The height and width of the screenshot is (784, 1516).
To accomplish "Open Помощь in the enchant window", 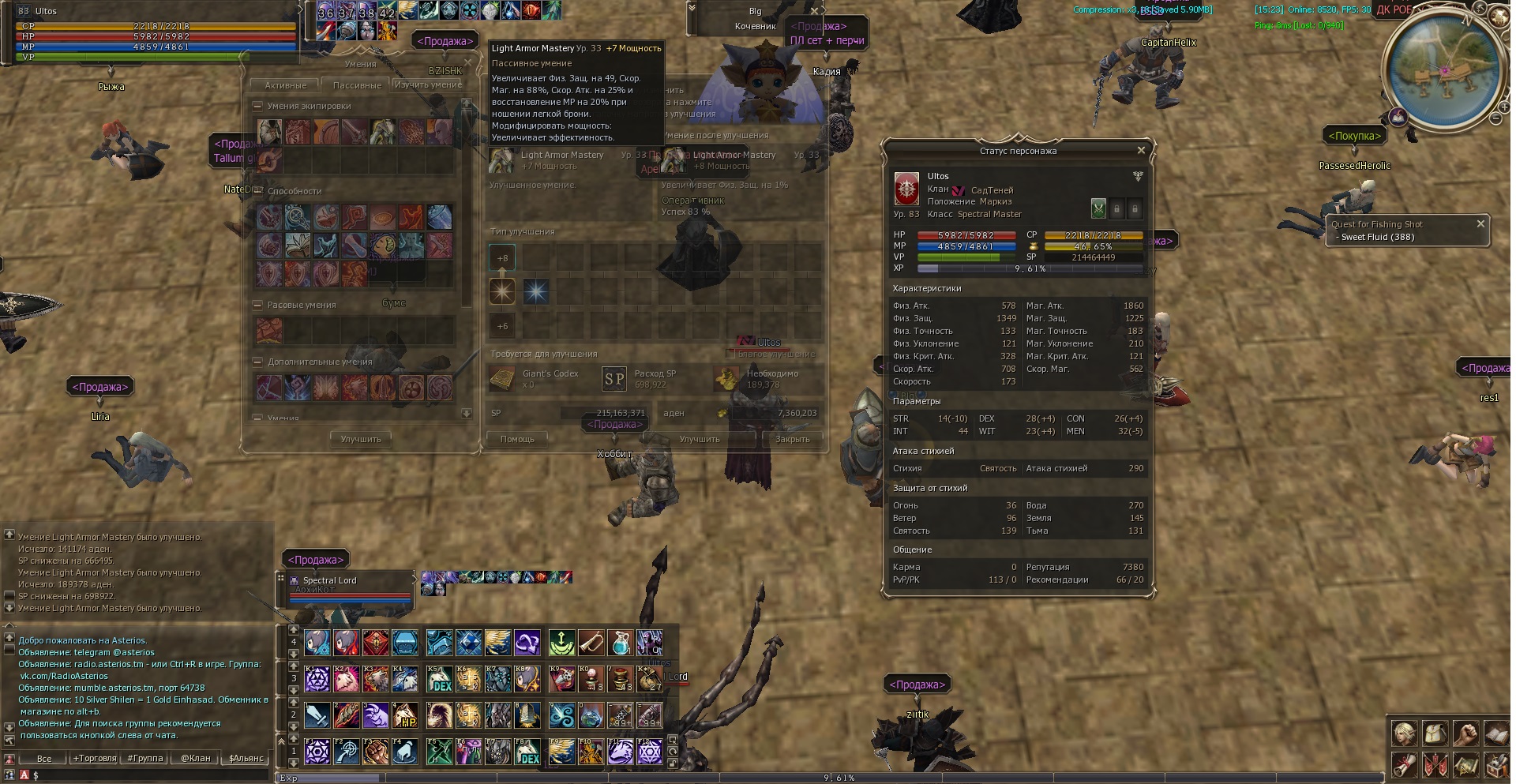I will (x=517, y=439).
